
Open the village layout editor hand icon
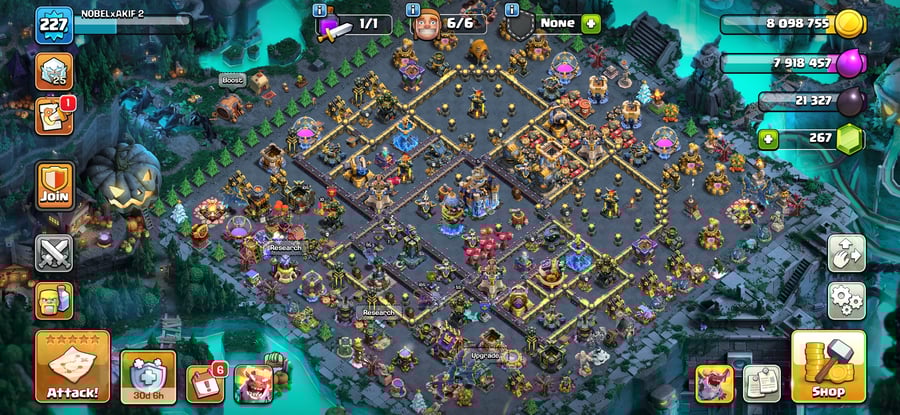pyautogui.click(x=846, y=254)
